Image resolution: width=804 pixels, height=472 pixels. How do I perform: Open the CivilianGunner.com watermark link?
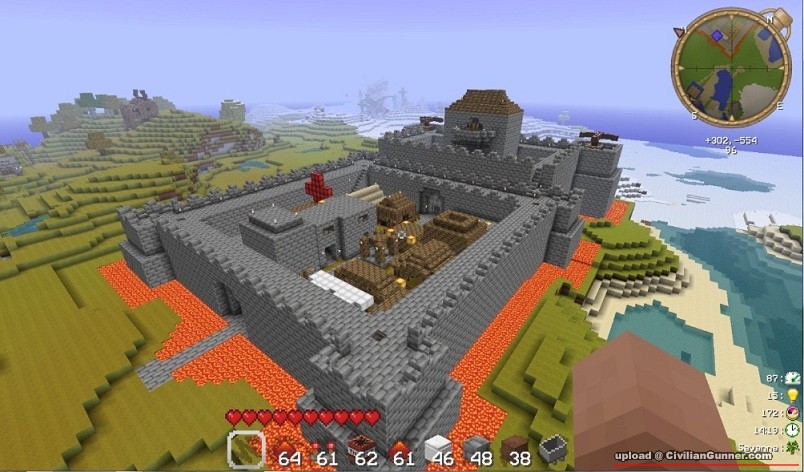click(x=693, y=456)
